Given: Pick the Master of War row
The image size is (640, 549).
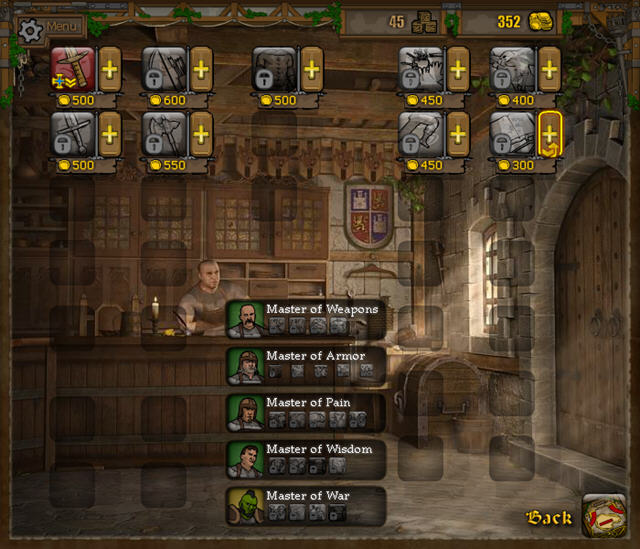Looking at the screenshot, I should [x=305, y=505].
